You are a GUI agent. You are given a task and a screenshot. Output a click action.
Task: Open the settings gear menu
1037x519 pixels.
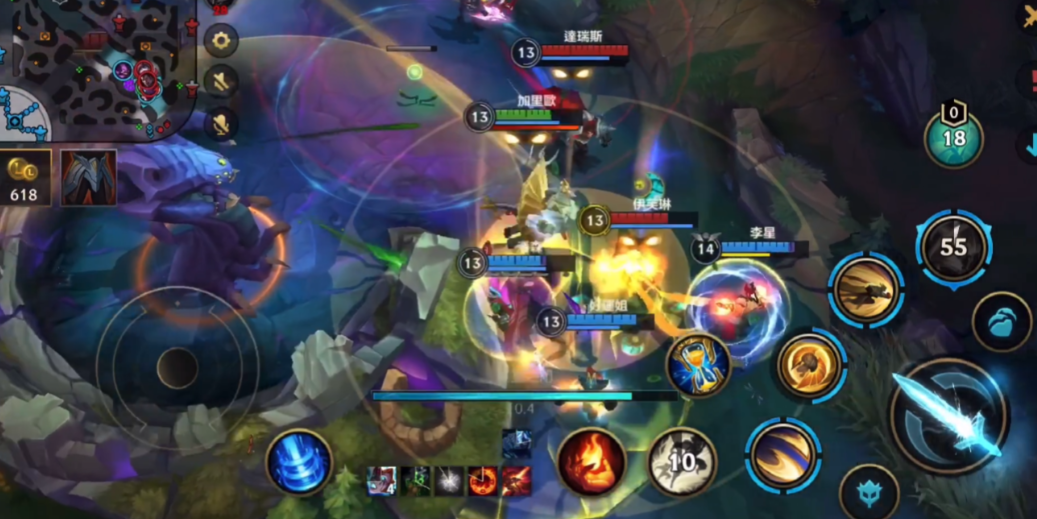click(220, 41)
